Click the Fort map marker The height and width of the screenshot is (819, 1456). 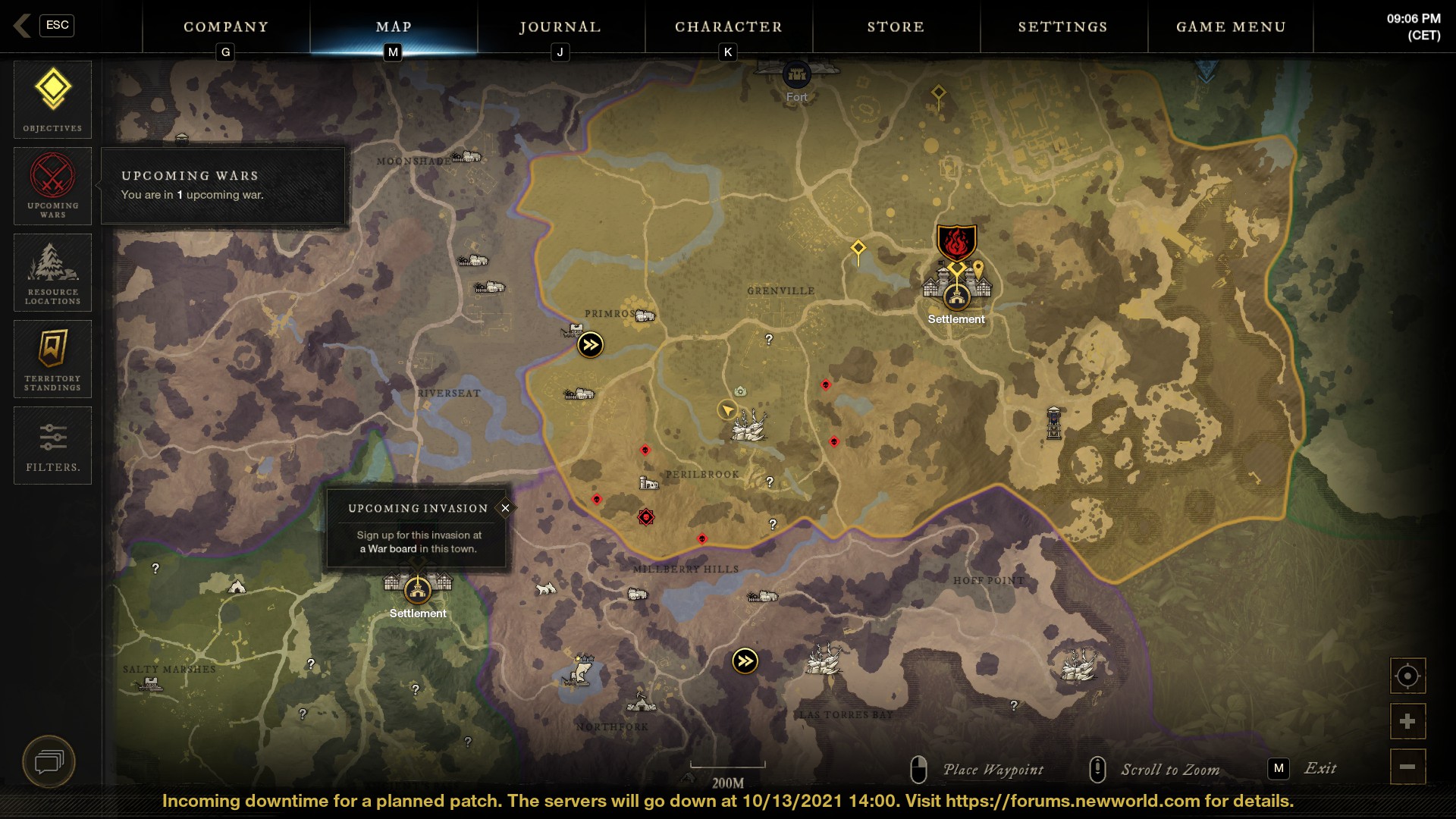796,75
